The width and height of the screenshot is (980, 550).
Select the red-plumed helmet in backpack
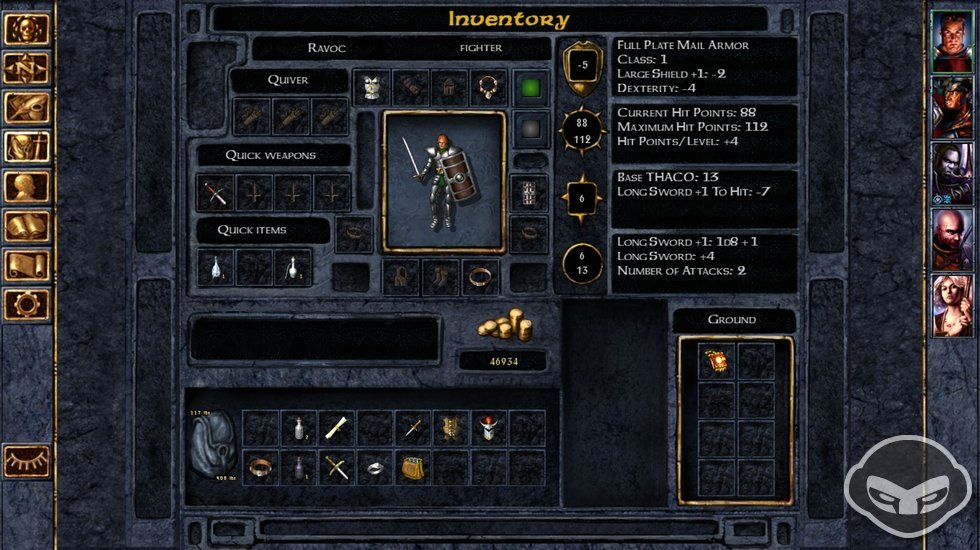(x=488, y=428)
